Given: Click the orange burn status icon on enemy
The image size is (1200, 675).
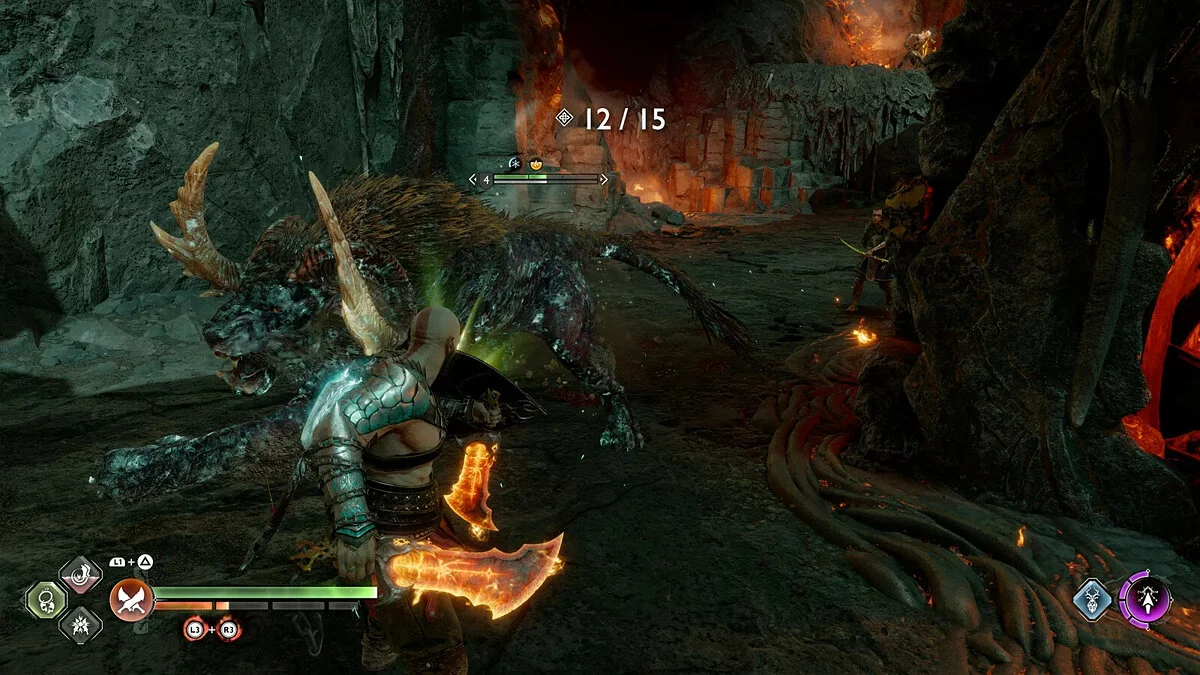Looking at the screenshot, I should [x=536, y=162].
